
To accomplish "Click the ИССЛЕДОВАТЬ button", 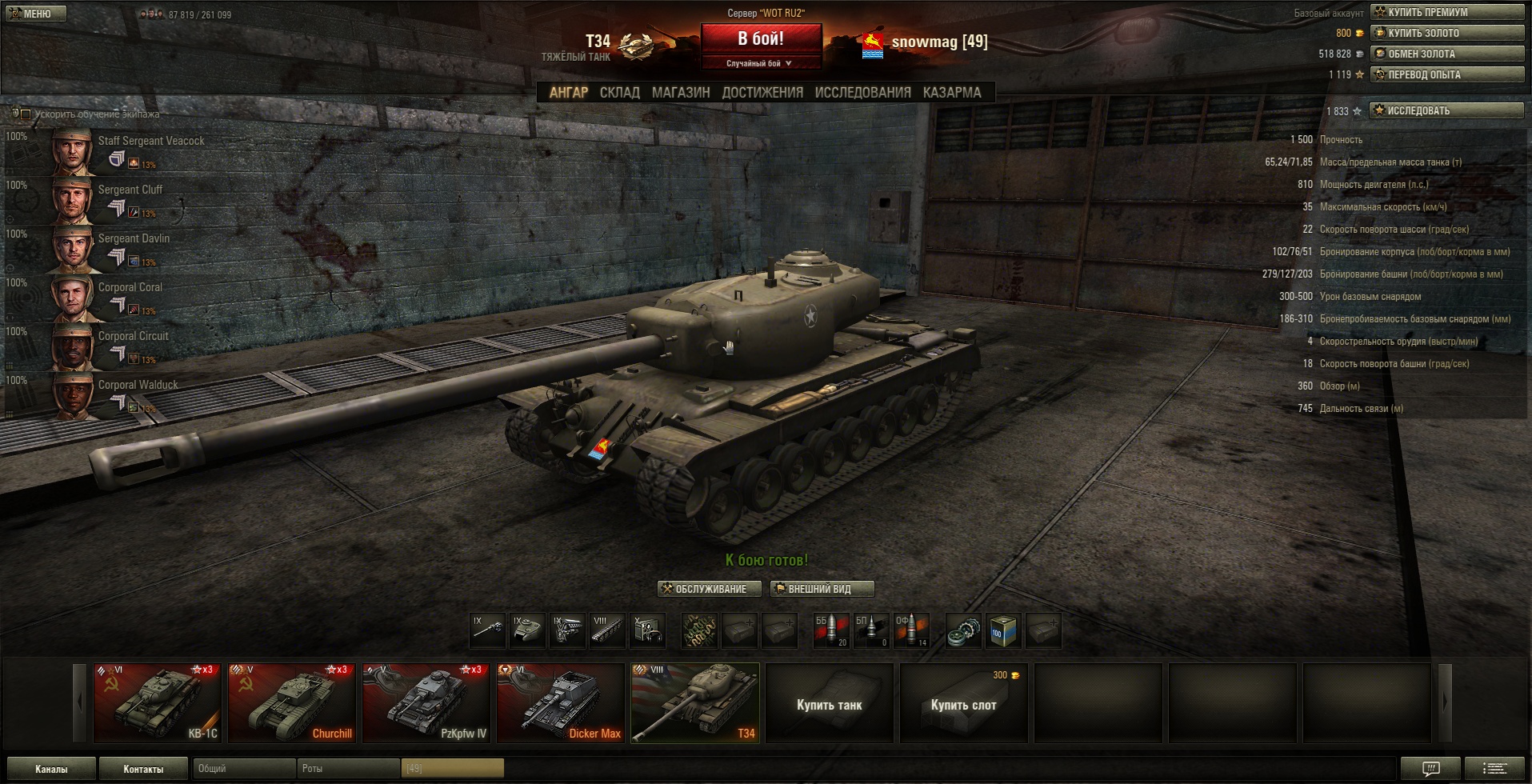I will point(1446,110).
